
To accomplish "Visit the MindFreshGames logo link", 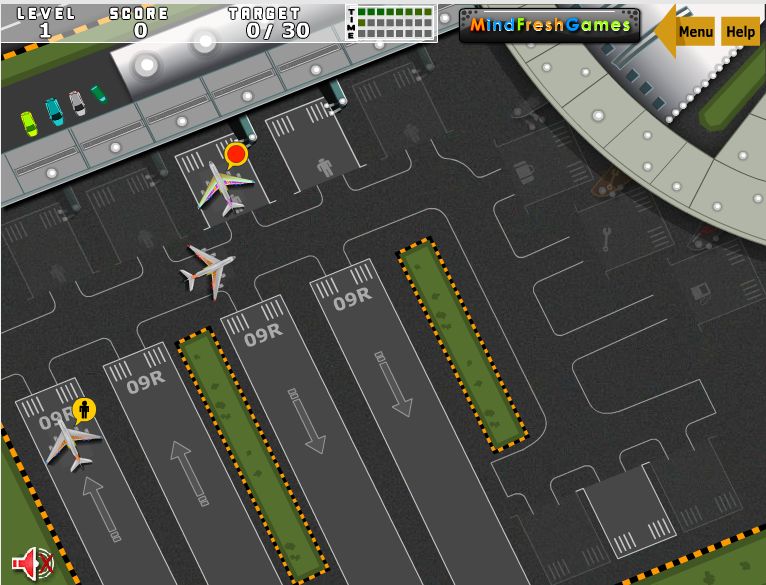I will (550, 25).
